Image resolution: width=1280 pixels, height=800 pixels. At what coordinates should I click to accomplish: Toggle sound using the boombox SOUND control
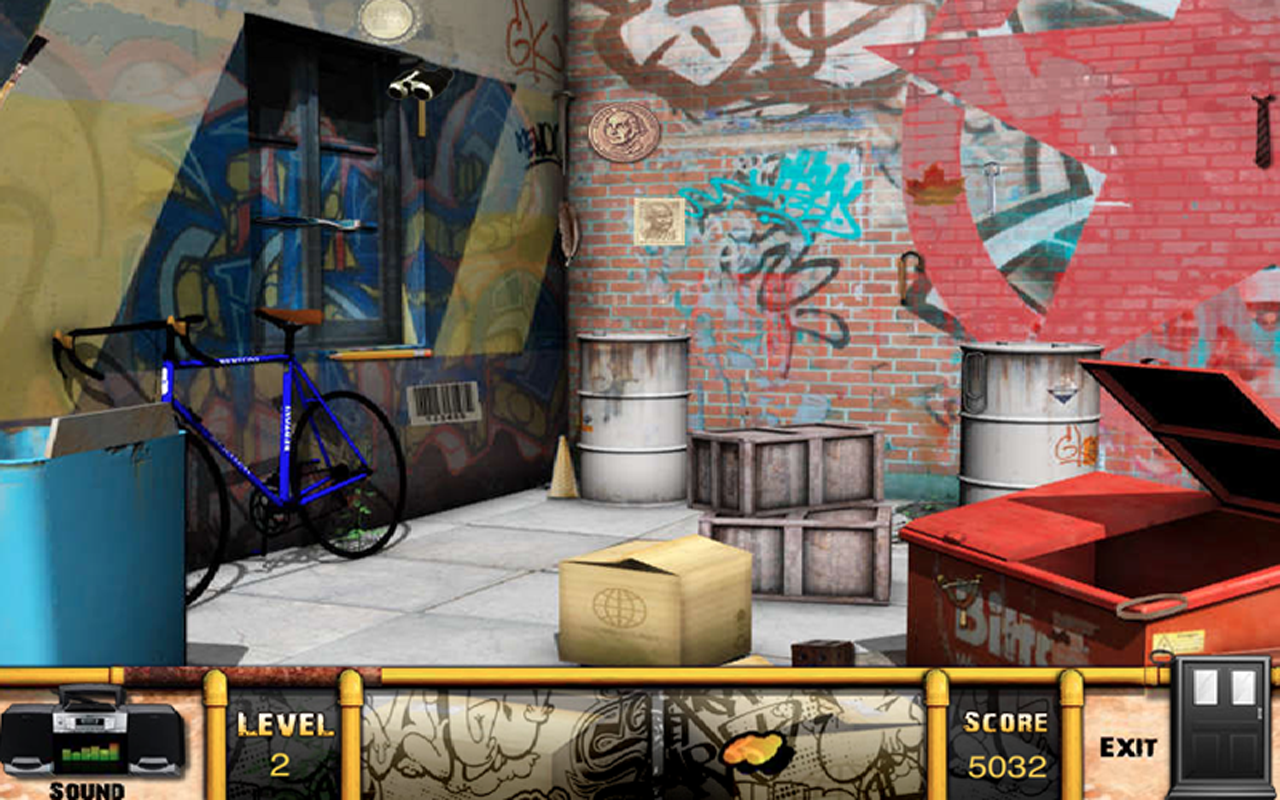tap(88, 740)
